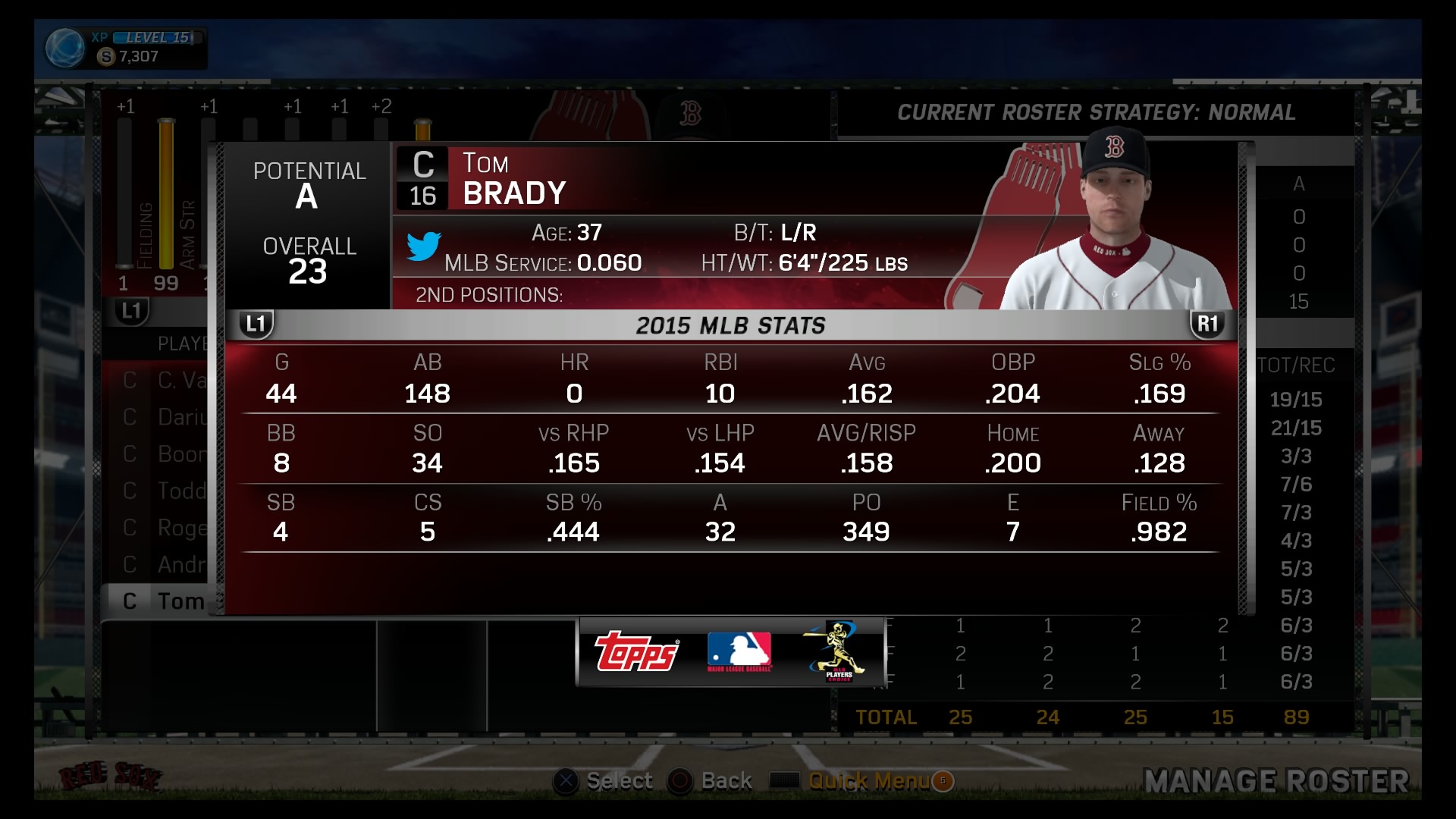Click the 2015 MLB Stats header bar
The width and height of the screenshot is (1456, 819).
(730, 326)
